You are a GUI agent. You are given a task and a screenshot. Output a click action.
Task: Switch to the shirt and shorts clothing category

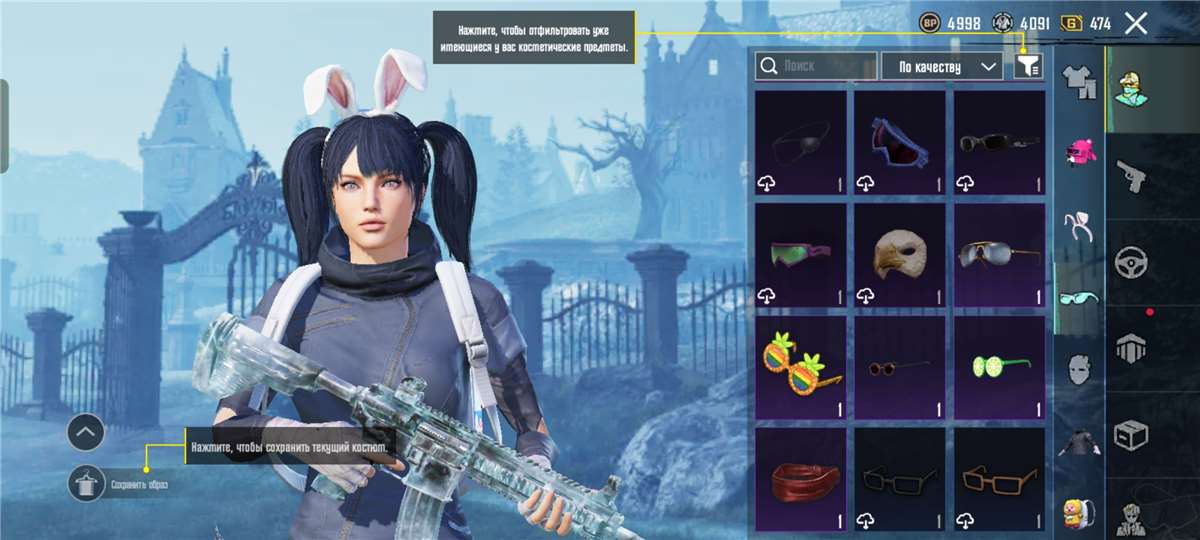pyautogui.click(x=1078, y=81)
